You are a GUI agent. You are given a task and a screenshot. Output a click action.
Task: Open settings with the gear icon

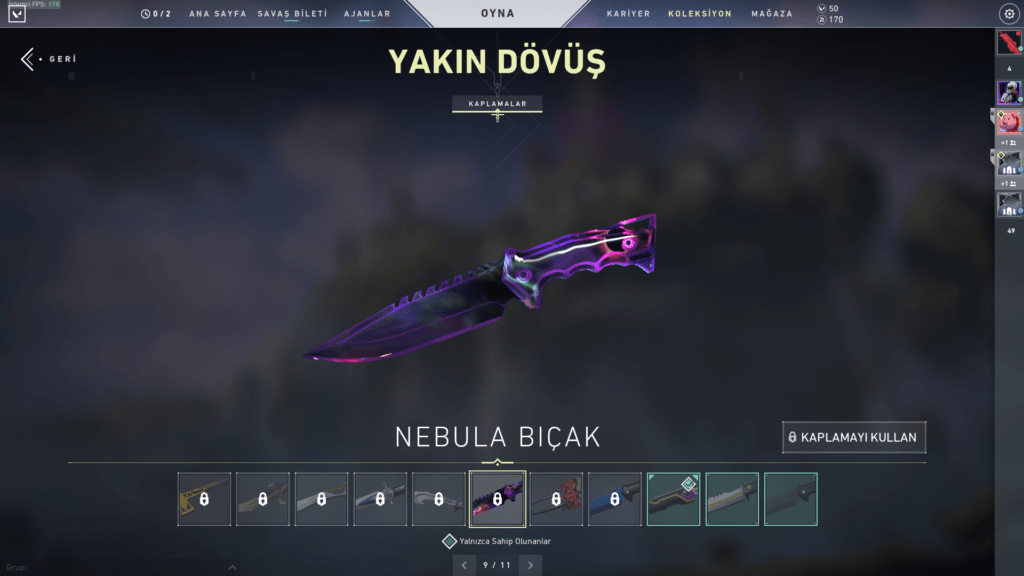(x=1008, y=14)
